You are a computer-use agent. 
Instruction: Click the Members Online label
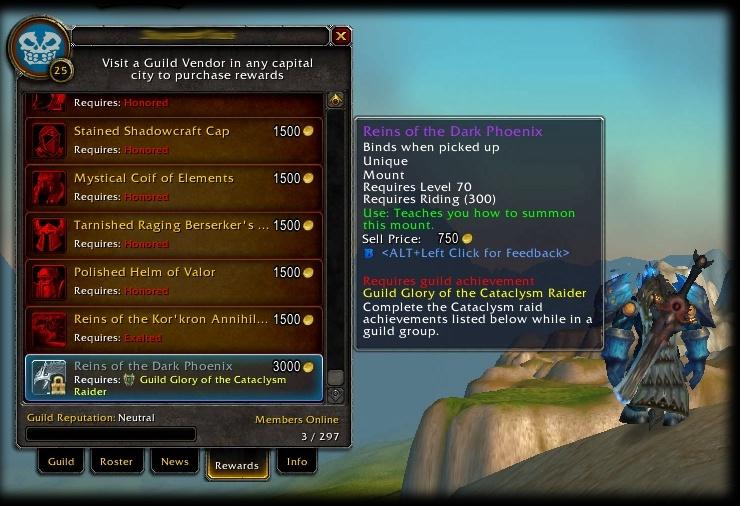coord(296,419)
